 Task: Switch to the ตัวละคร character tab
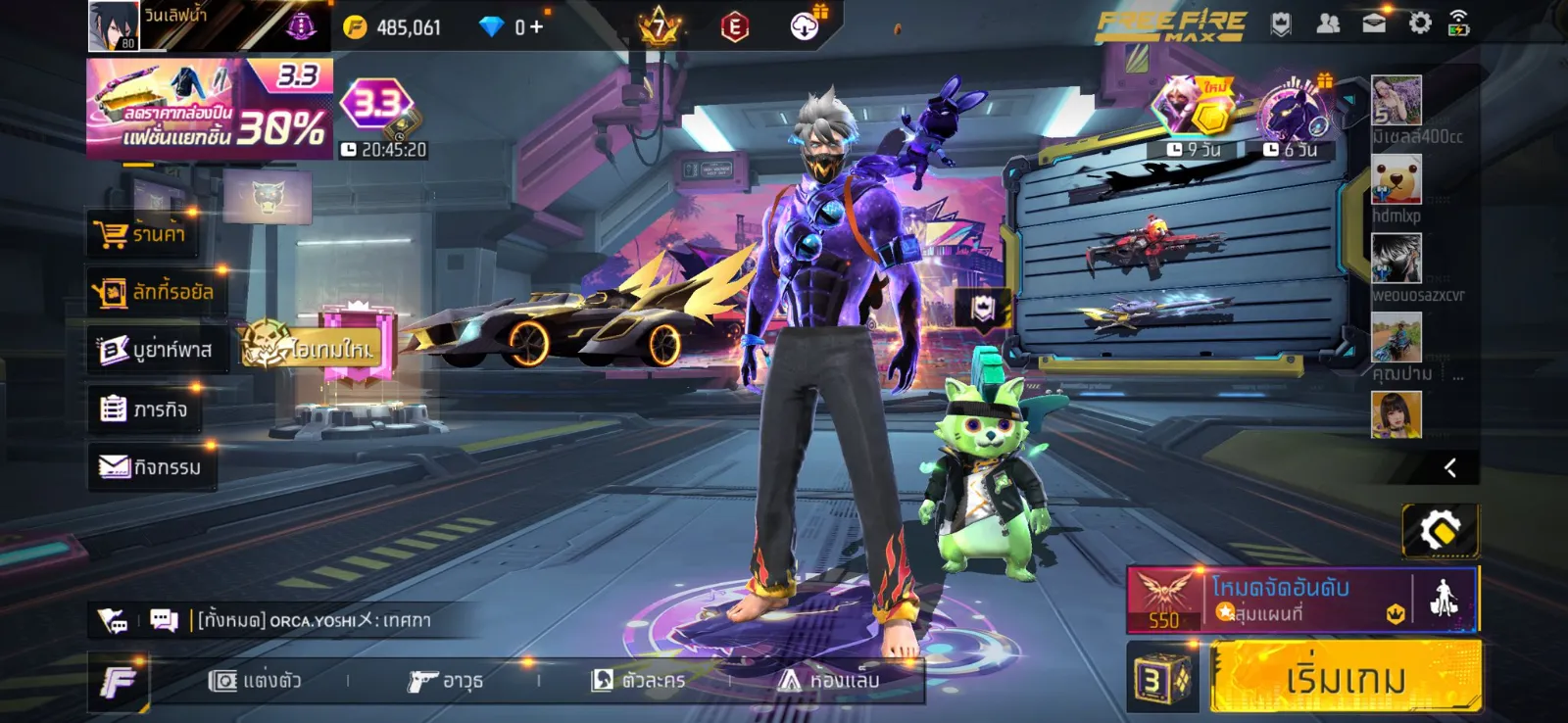click(638, 680)
